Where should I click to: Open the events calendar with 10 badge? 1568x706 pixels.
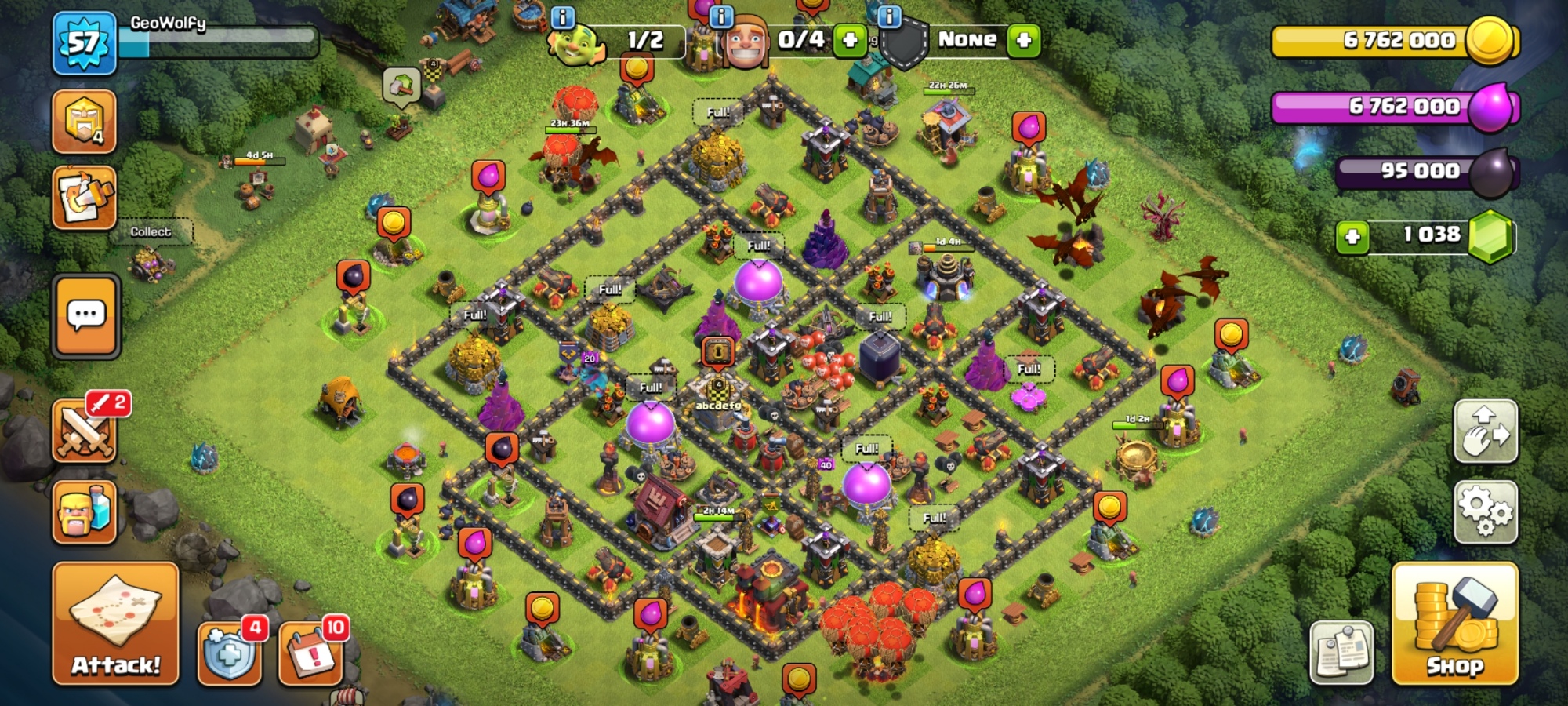(311, 653)
